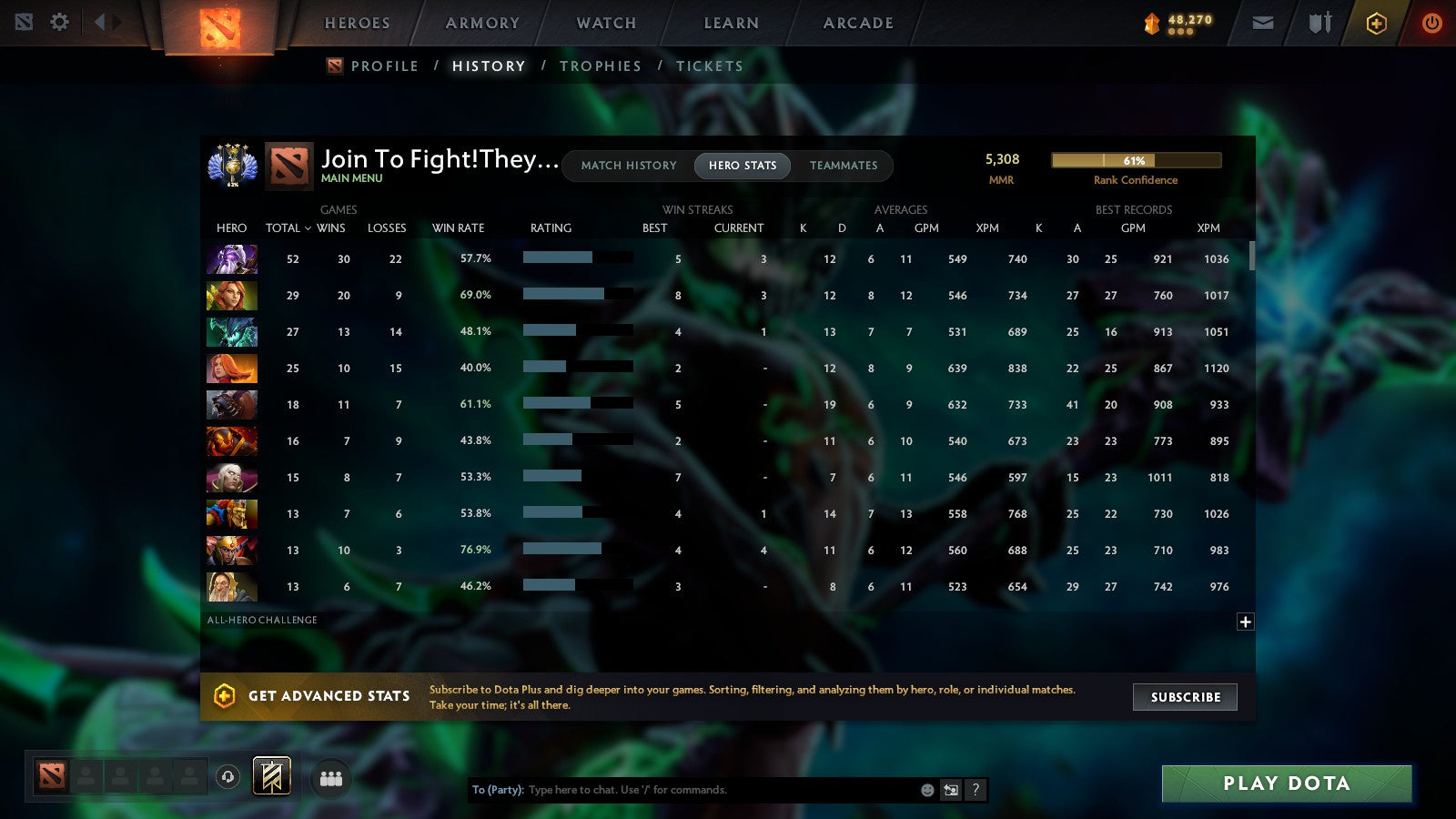Image resolution: width=1456 pixels, height=819 pixels.
Task: Click the Rank Confidence 61% progress bar
Action: click(x=1136, y=159)
